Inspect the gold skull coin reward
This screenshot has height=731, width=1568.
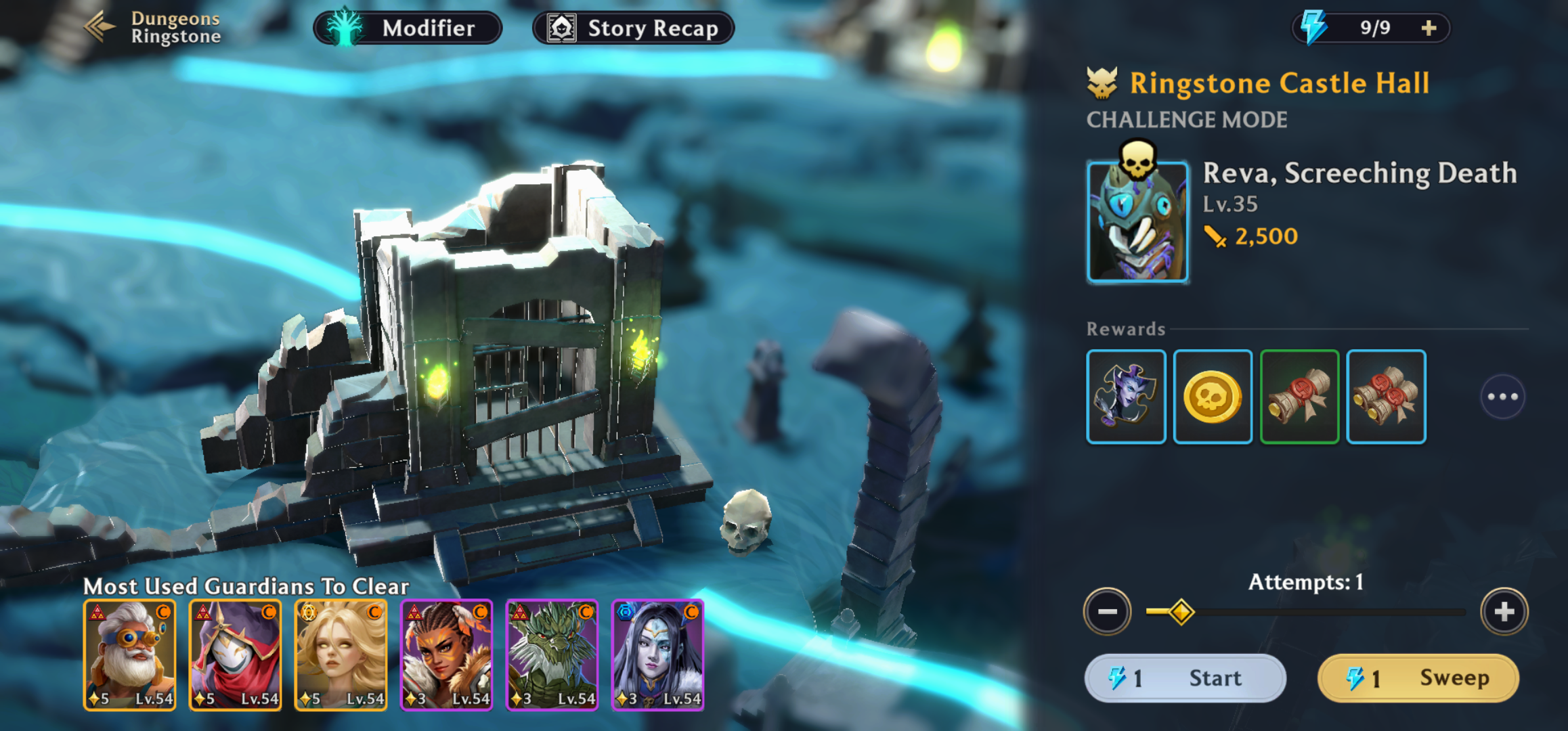pos(1213,397)
